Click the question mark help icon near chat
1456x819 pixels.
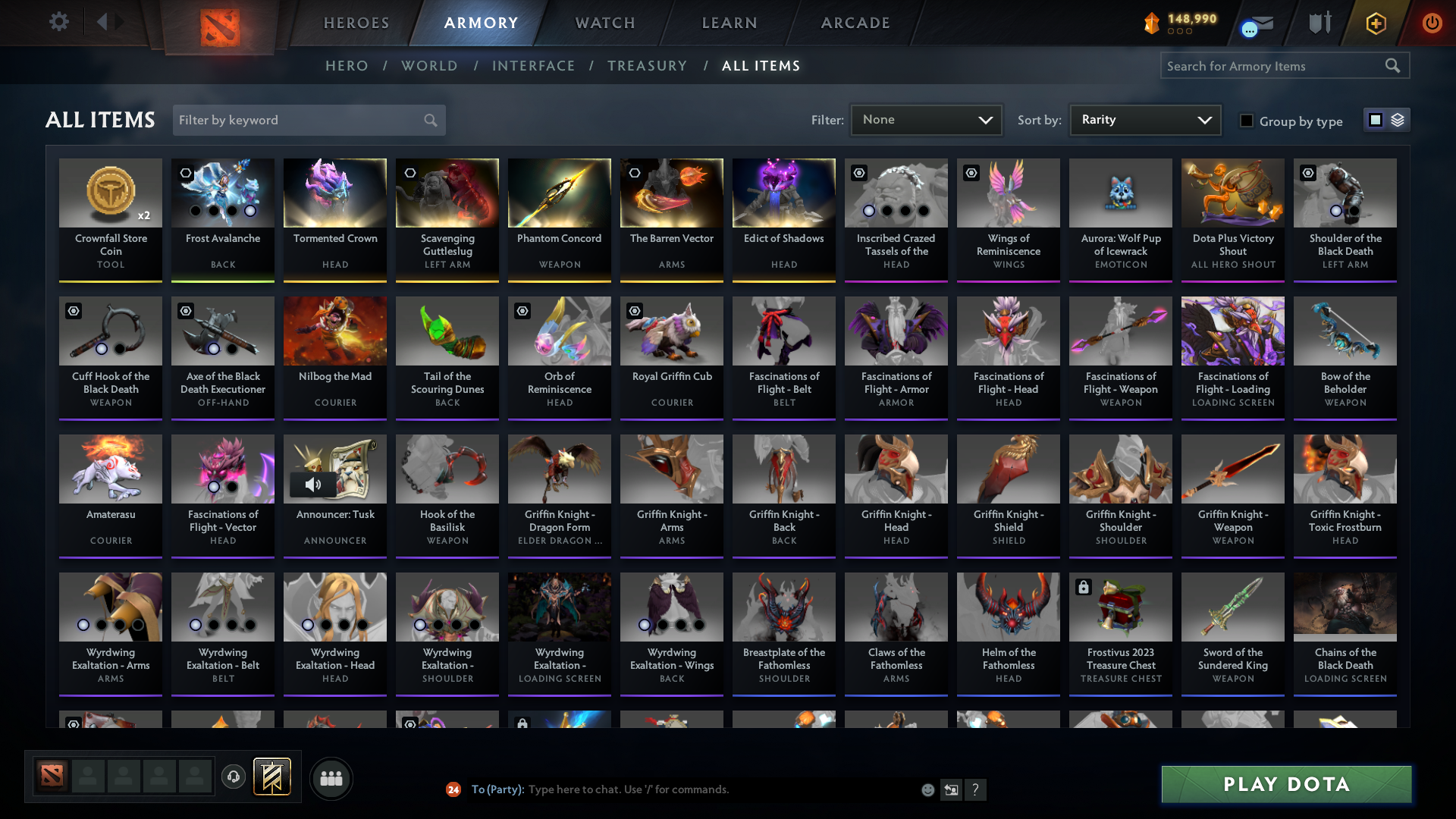click(x=976, y=789)
